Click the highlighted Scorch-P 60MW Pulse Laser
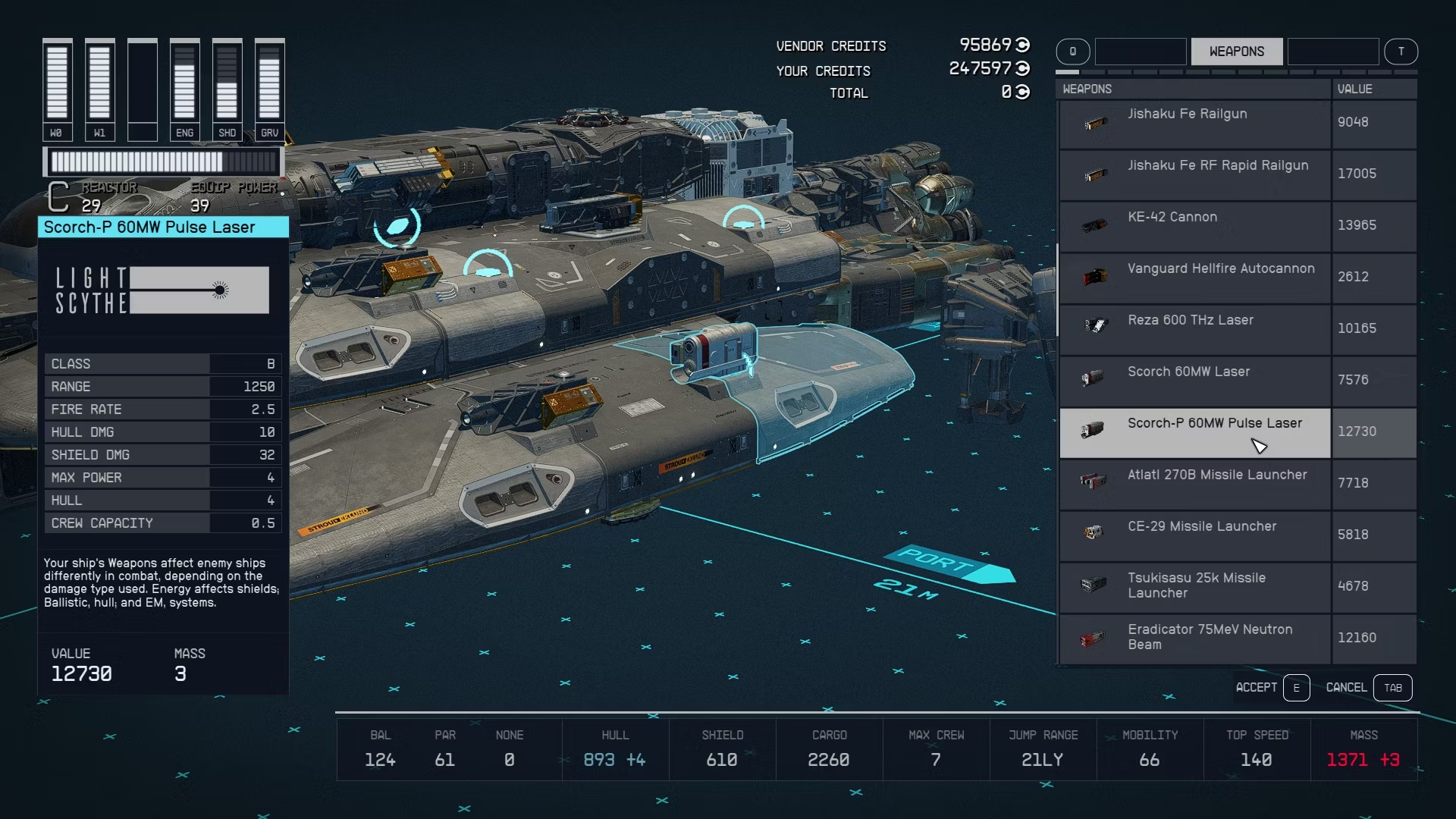The image size is (1456, 819). click(x=1195, y=432)
